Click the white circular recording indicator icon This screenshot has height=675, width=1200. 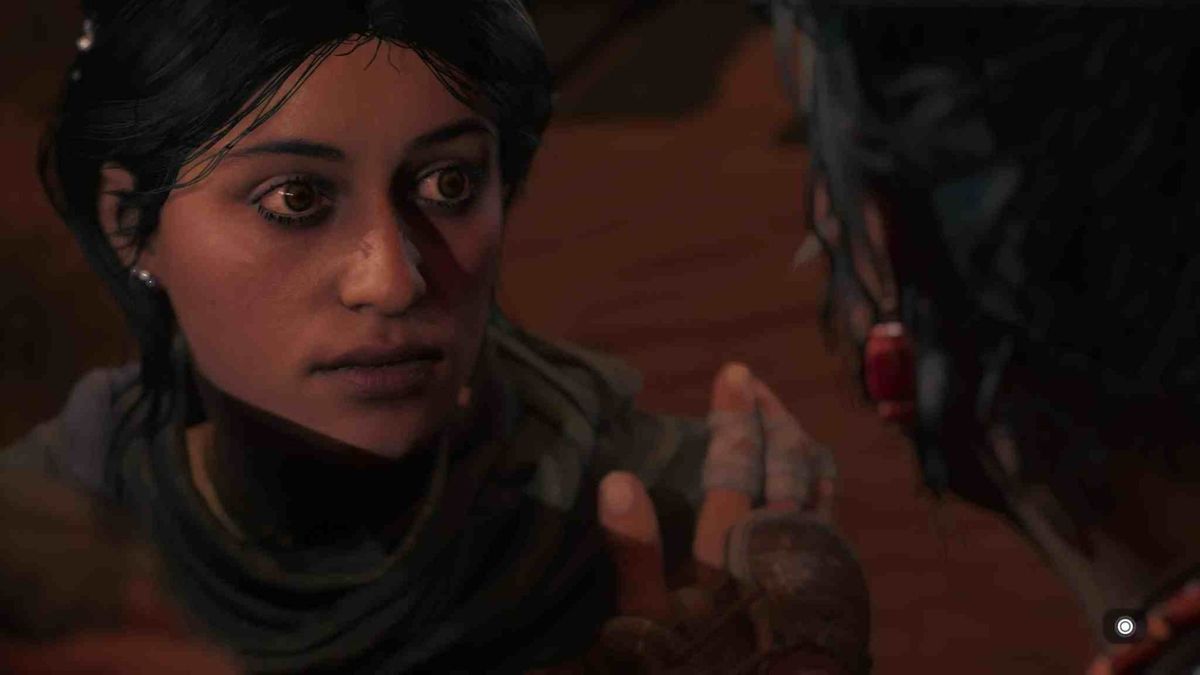1125,627
